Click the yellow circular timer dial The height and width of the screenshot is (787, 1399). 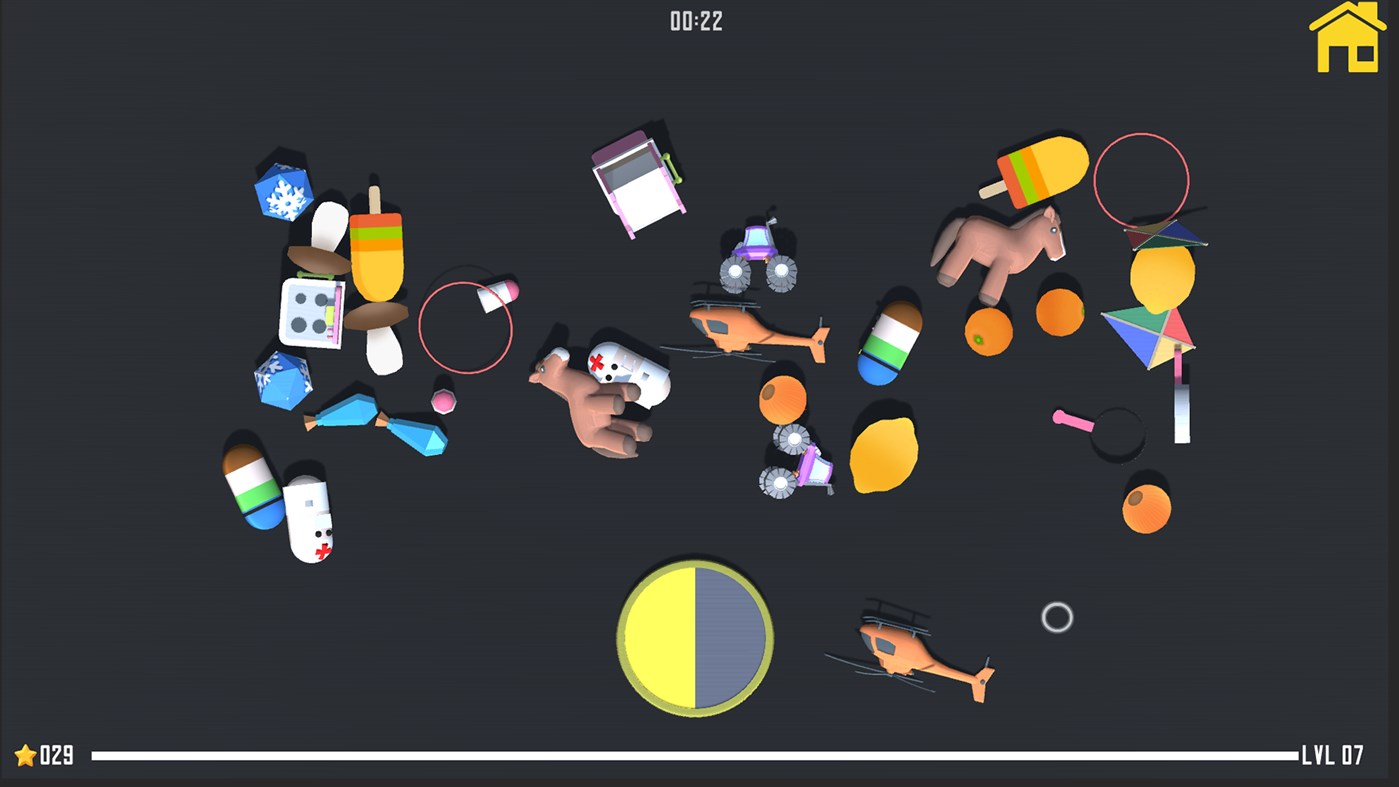click(x=696, y=638)
